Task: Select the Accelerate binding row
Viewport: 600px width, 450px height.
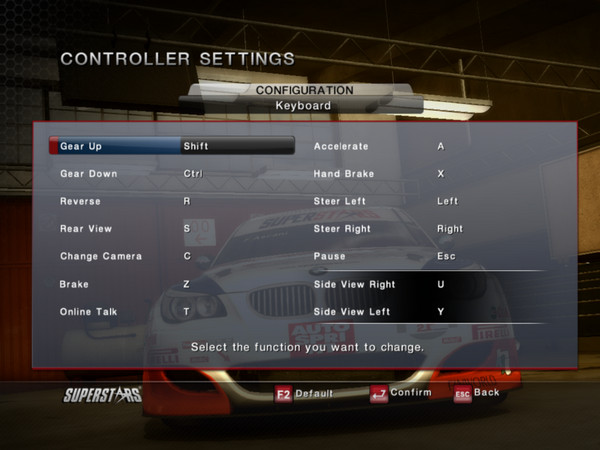Action: 425,146
